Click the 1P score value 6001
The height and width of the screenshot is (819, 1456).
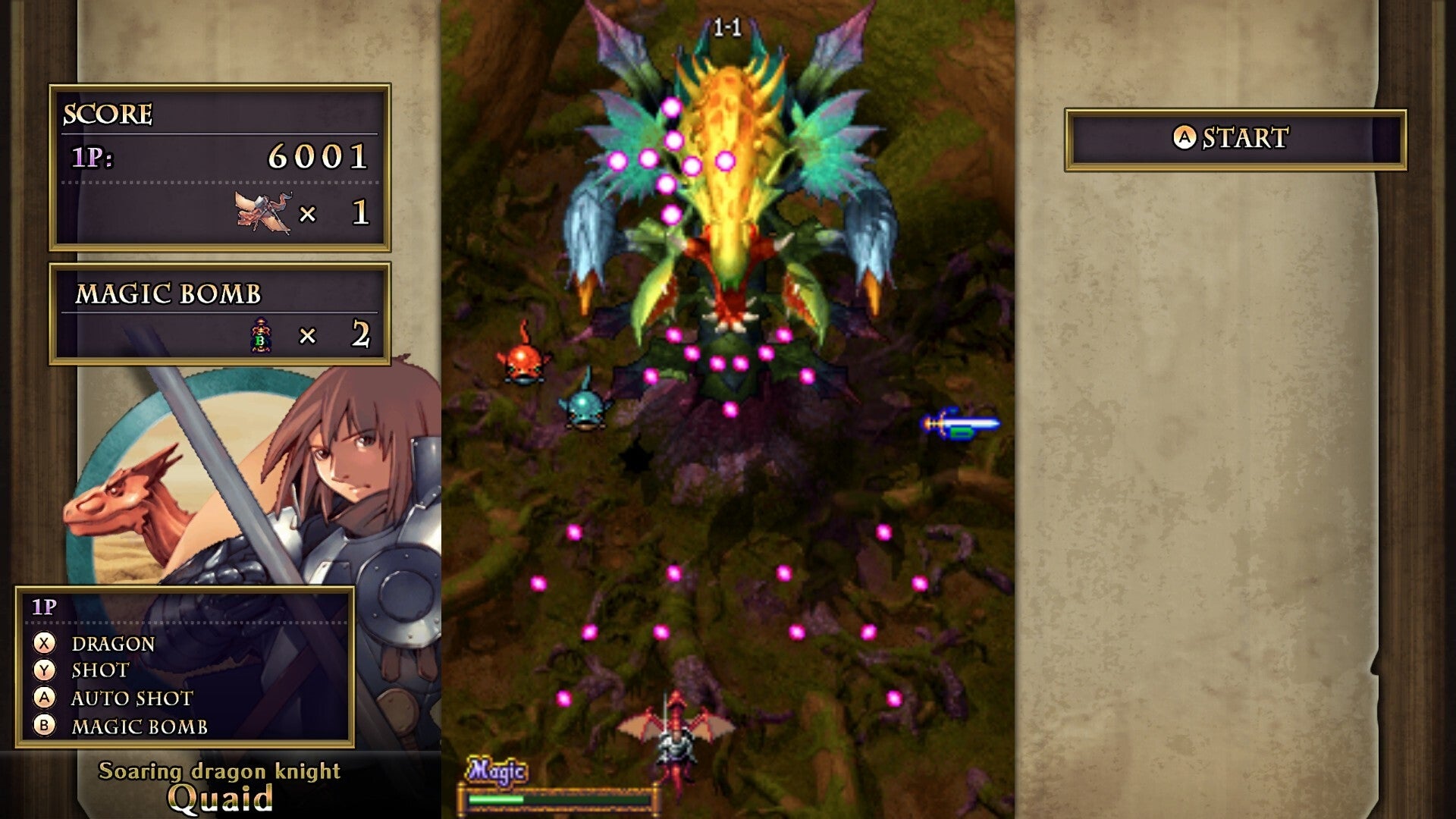click(x=318, y=157)
